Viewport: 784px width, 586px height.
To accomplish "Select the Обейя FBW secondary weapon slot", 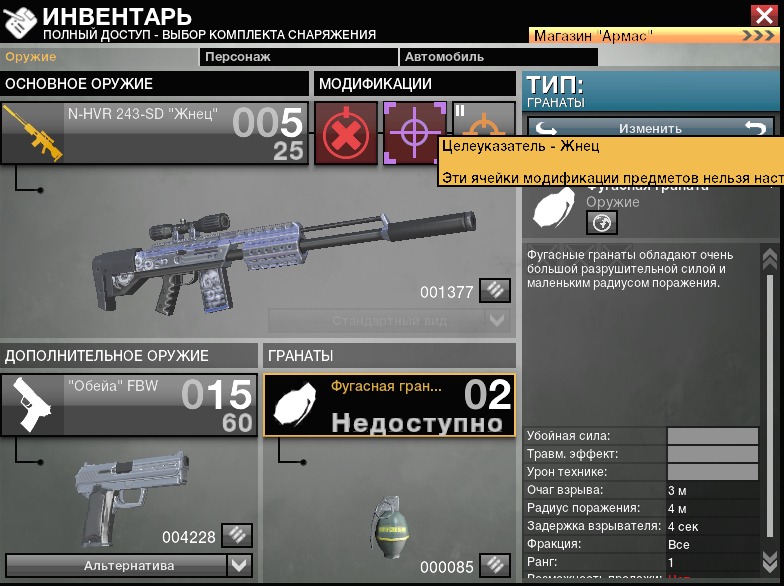I will tap(126, 405).
